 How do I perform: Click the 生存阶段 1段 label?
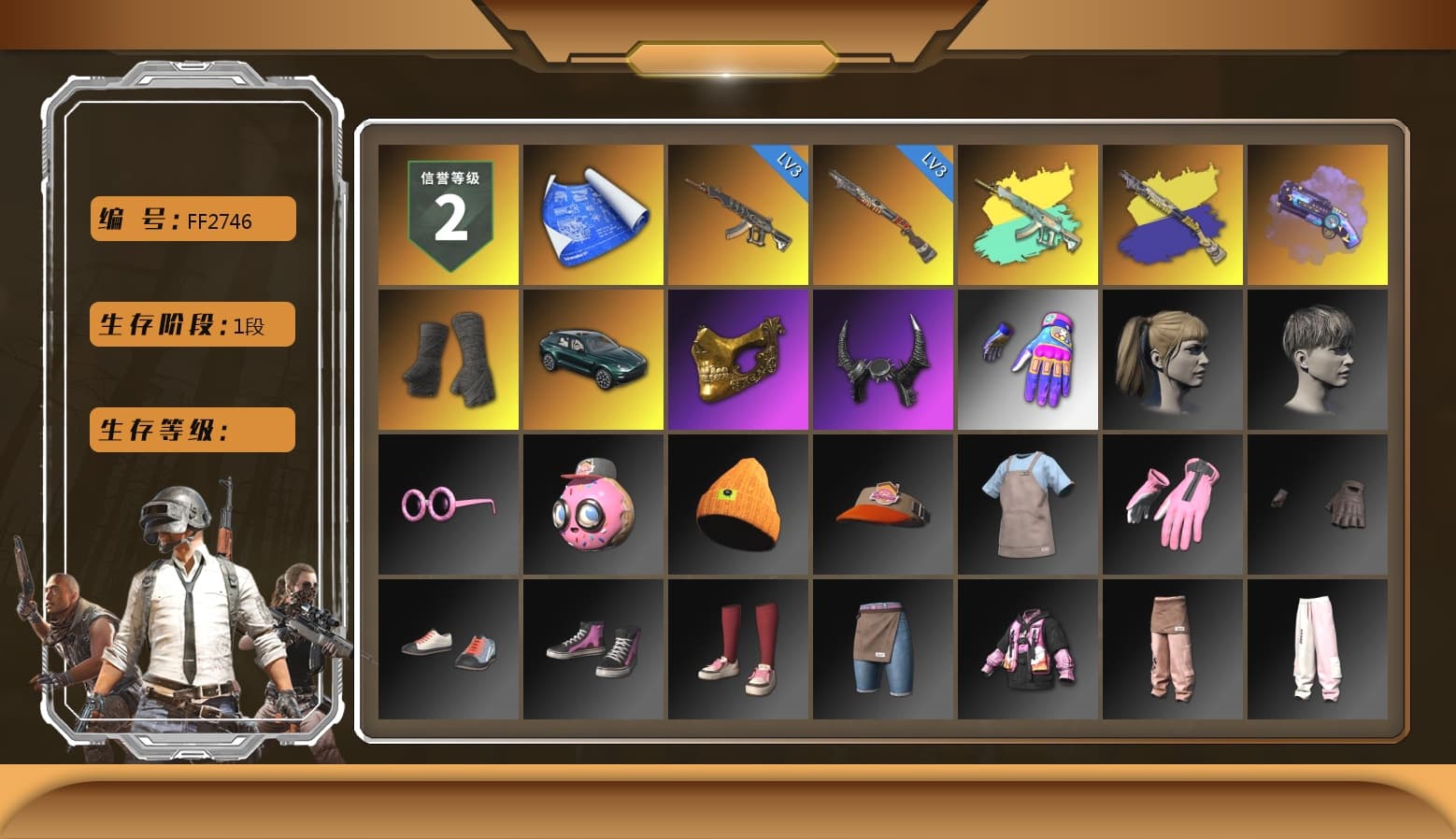192,324
